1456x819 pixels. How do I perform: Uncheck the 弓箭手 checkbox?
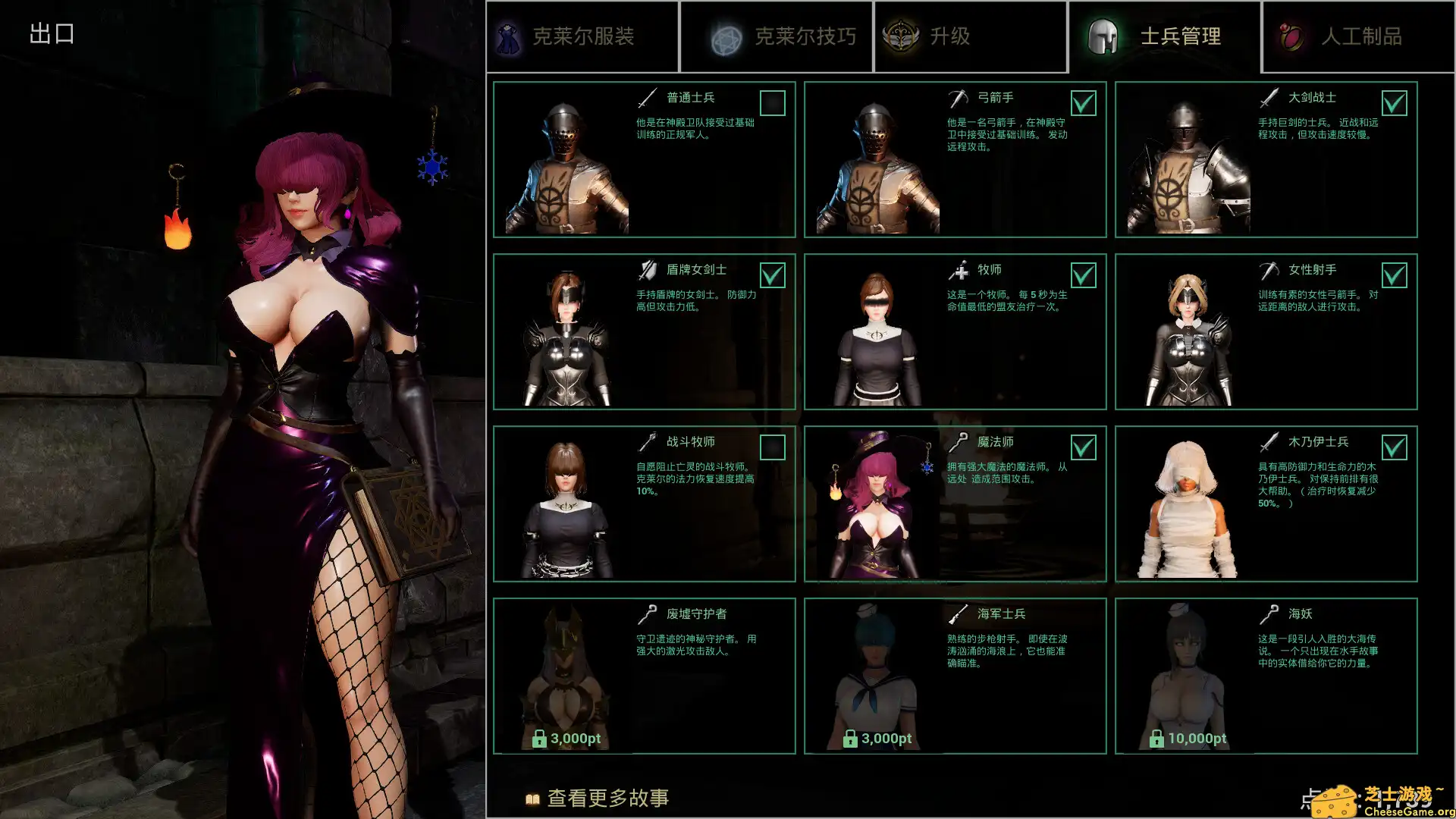[x=1084, y=103]
